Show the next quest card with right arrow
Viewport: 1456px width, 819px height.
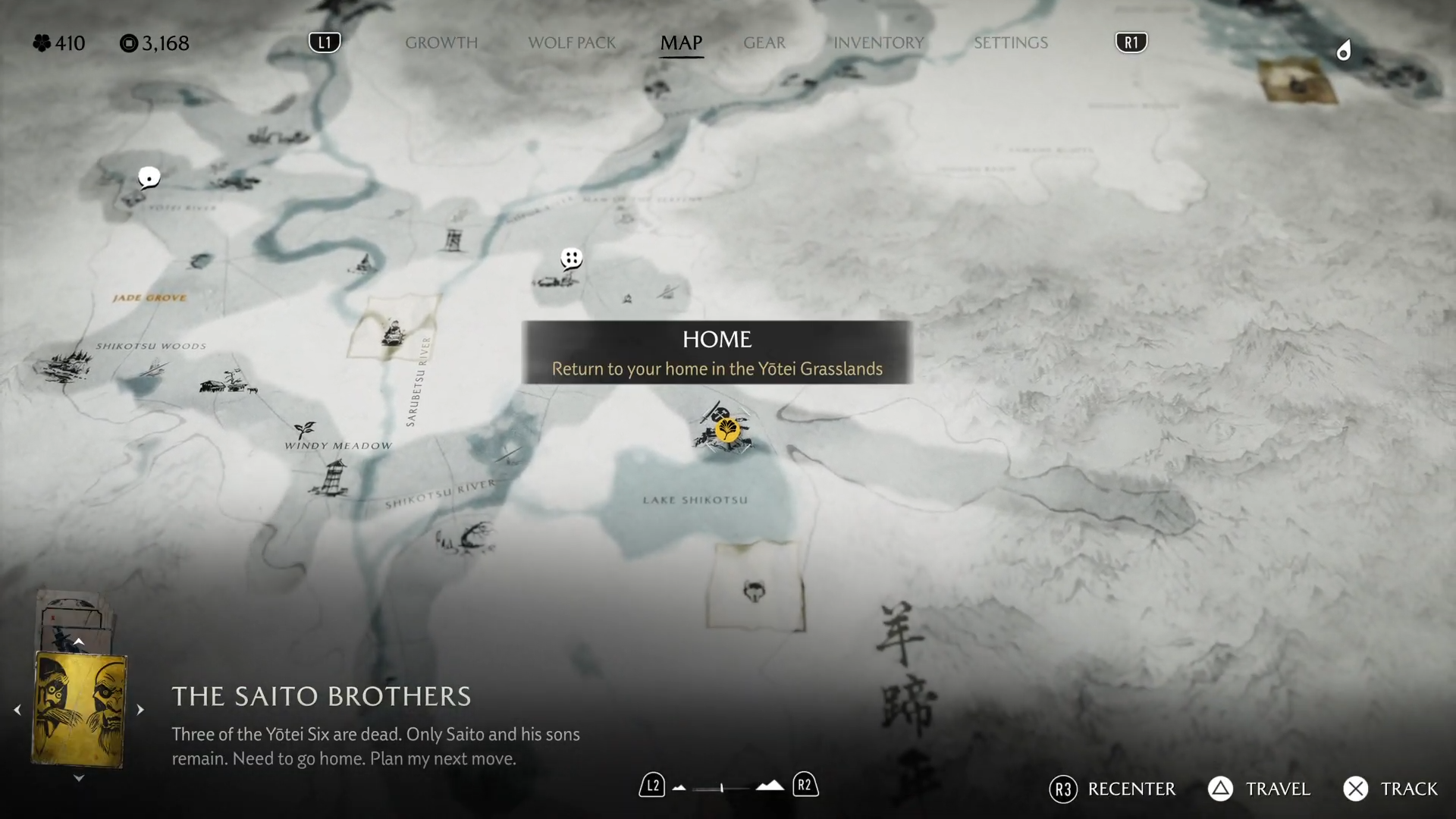click(140, 710)
